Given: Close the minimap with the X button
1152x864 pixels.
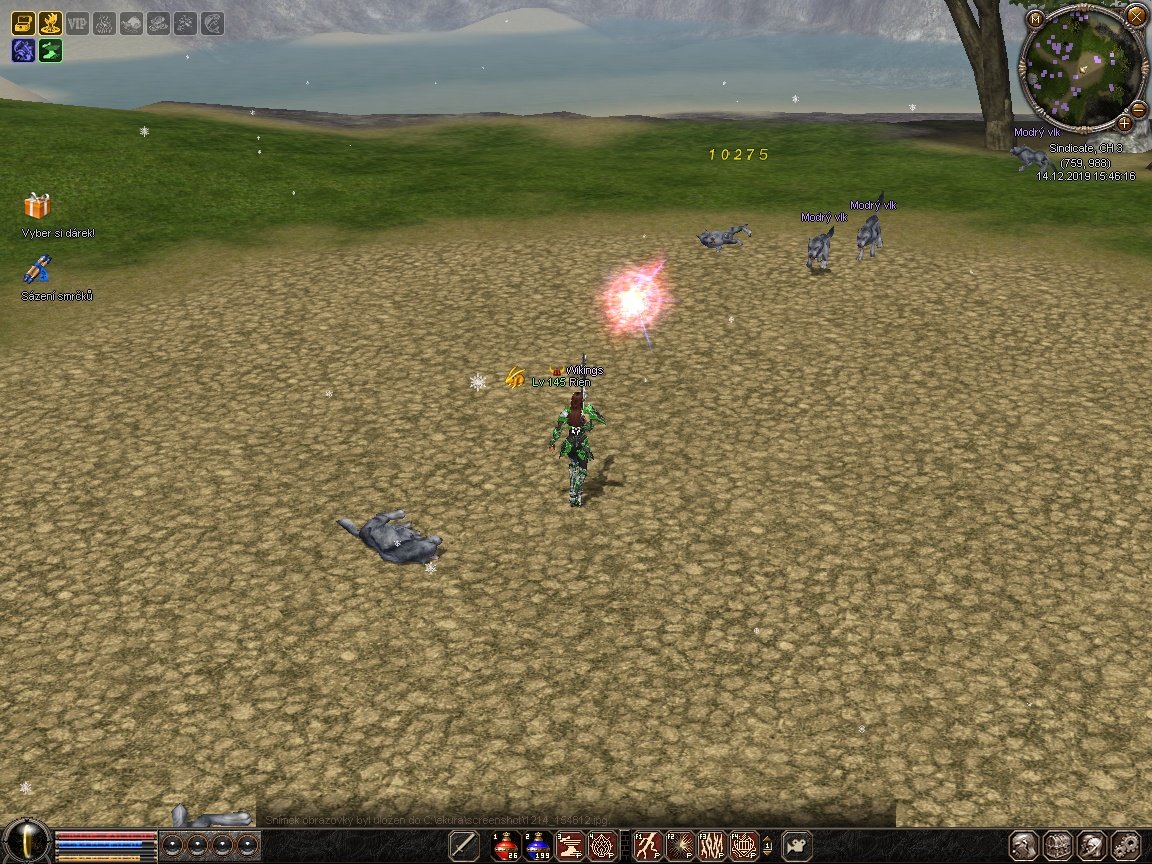Looking at the screenshot, I should point(1136,15).
